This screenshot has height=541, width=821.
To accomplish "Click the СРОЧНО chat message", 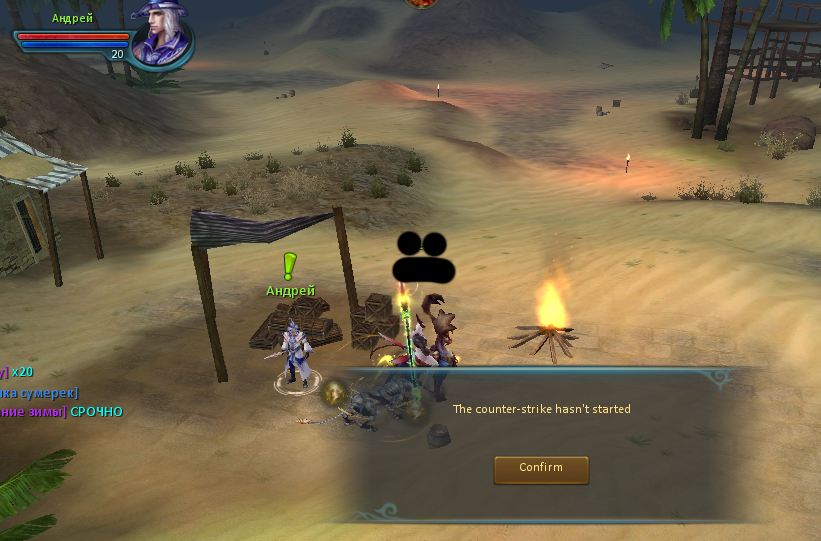I will click(x=97, y=412).
